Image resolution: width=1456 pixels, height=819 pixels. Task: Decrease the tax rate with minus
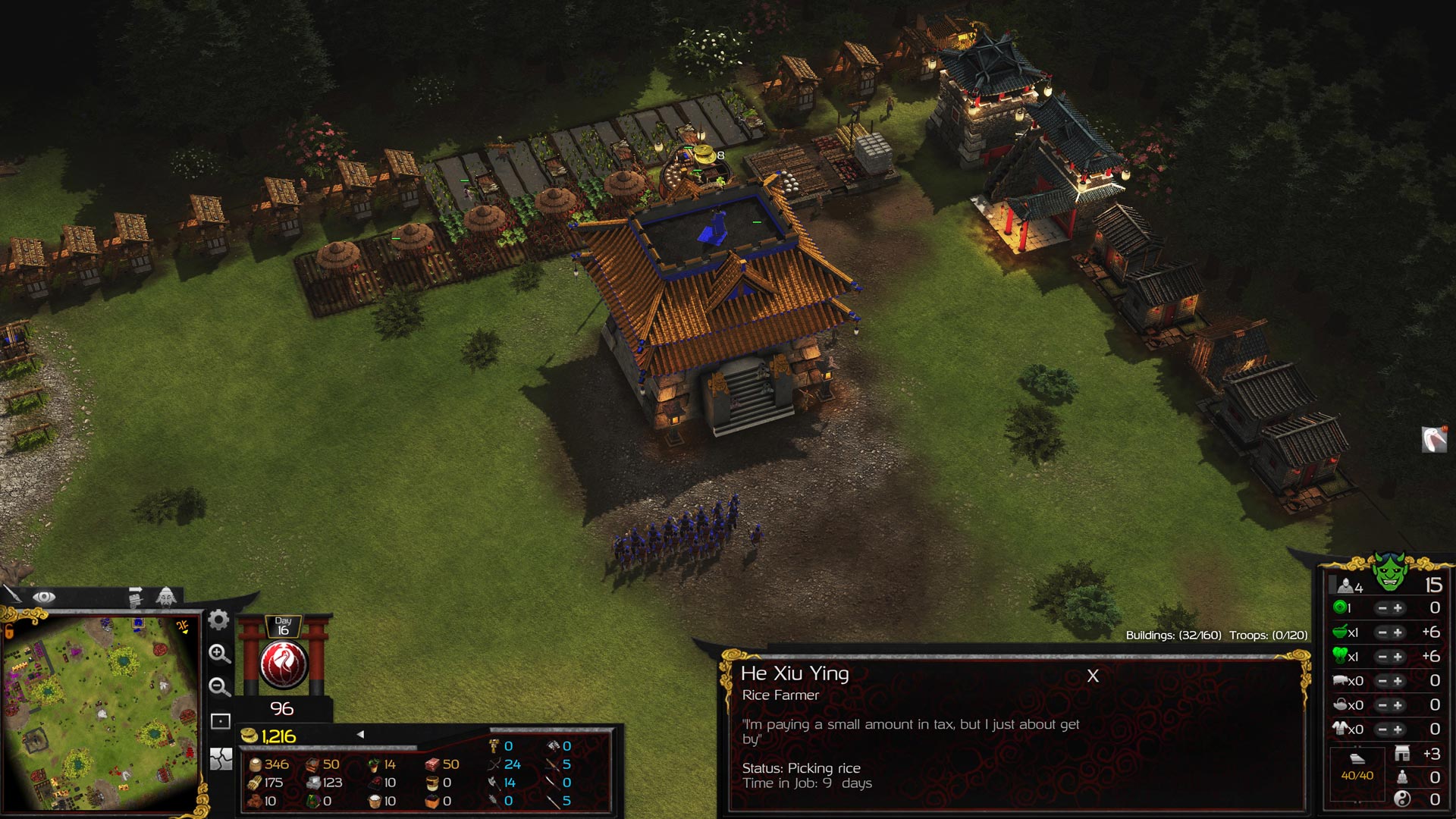click(x=1382, y=608)
